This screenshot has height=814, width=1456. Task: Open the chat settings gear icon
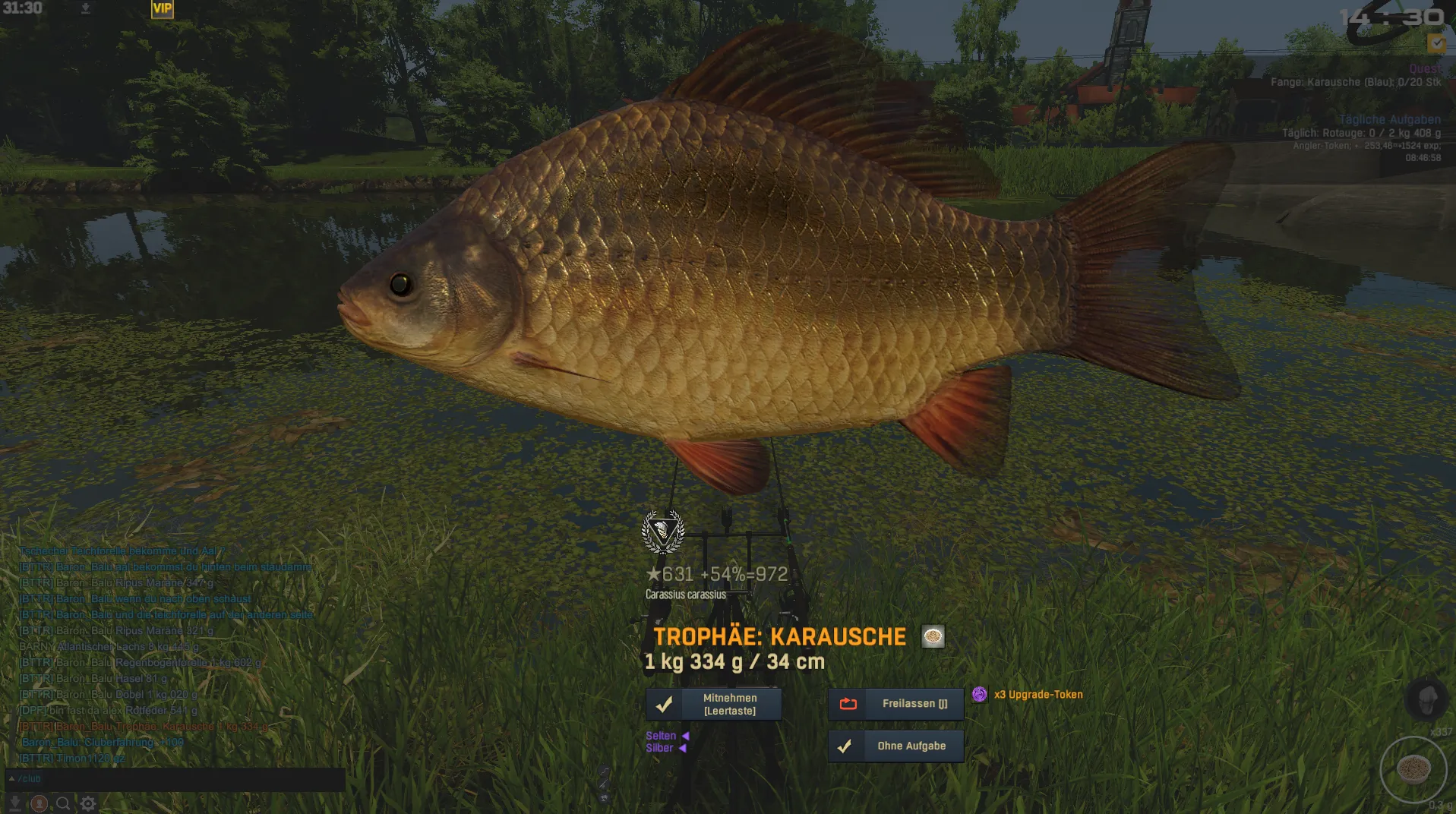(88, 803)
